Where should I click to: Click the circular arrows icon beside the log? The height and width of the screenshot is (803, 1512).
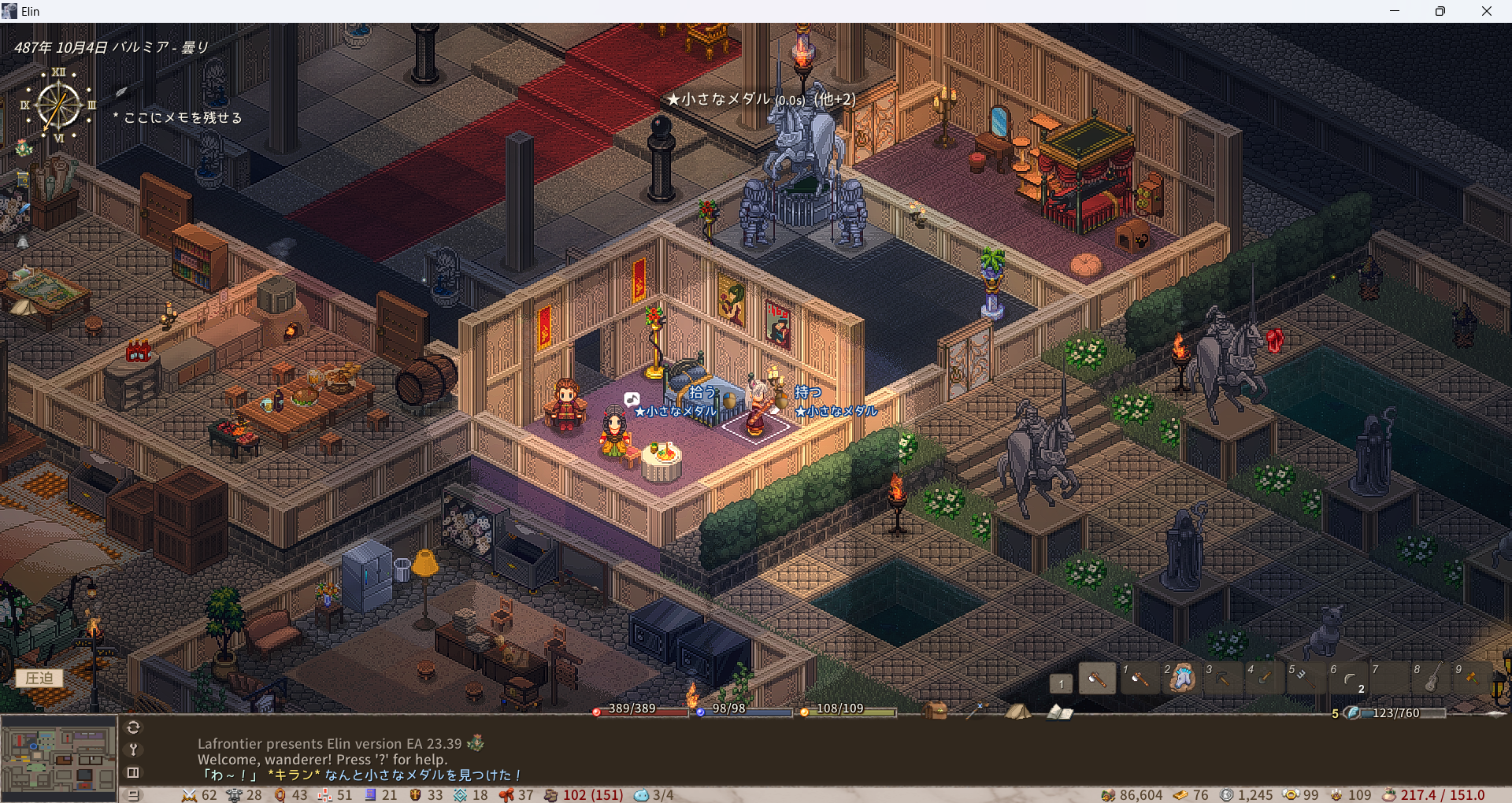(133, 727)
